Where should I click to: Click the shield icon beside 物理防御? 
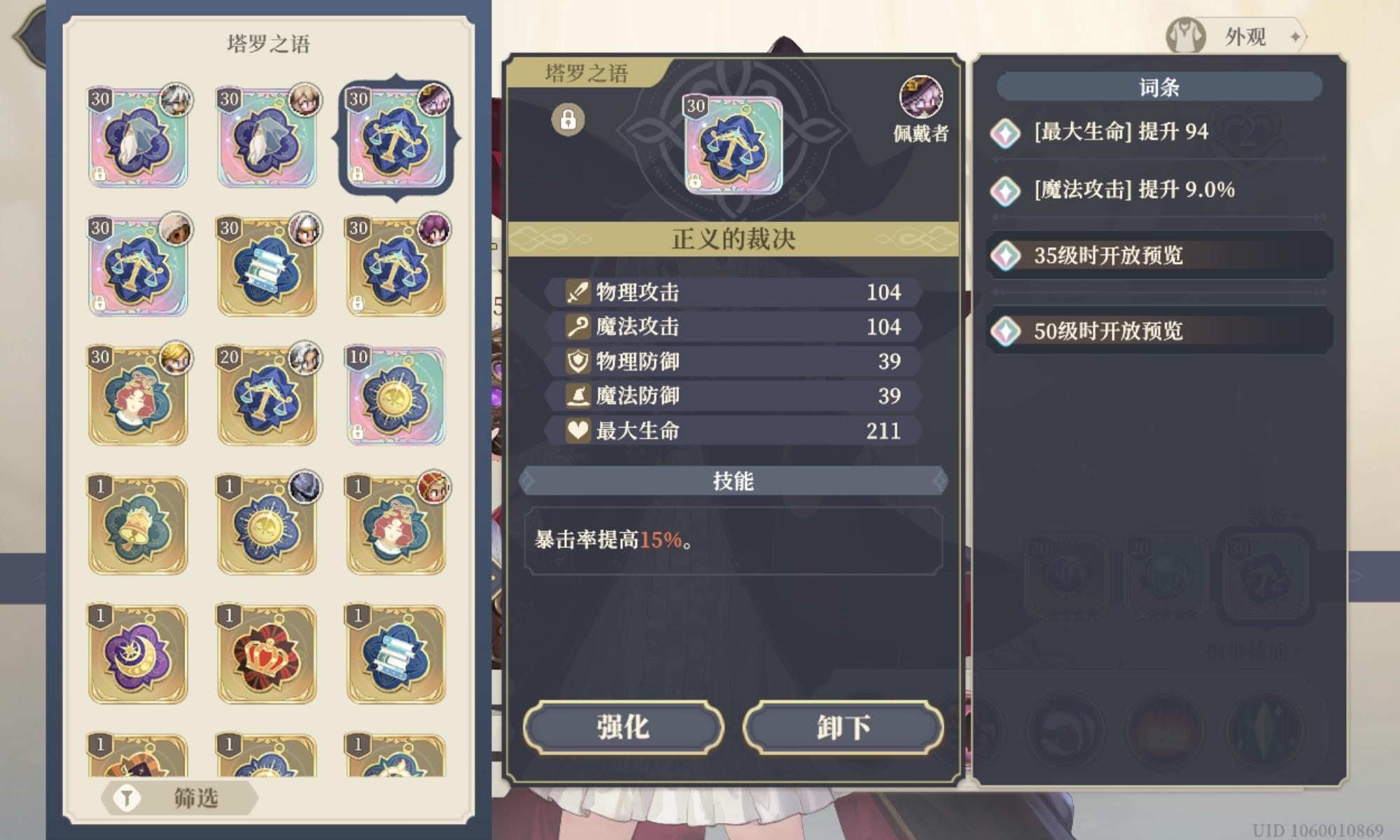577,361
